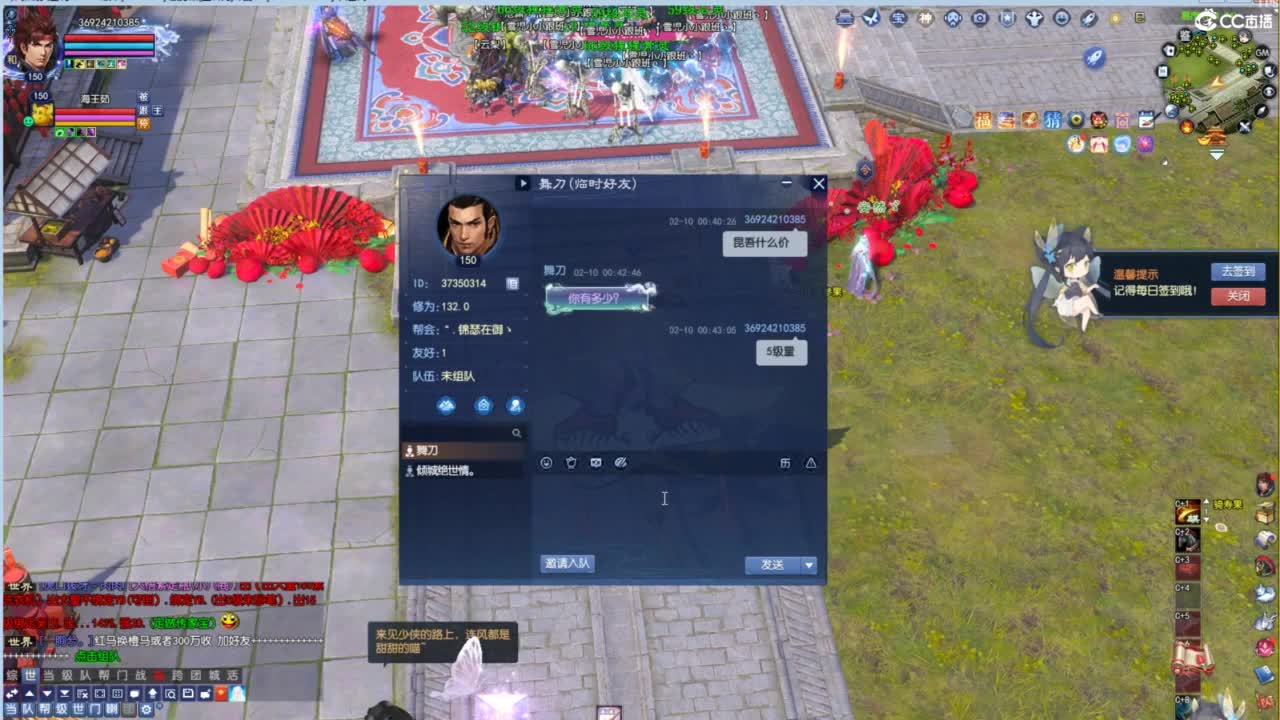Click the 邀请入队 invite-to-team button
This screenshot has width=1280, height=720.
tap(565, 562)
